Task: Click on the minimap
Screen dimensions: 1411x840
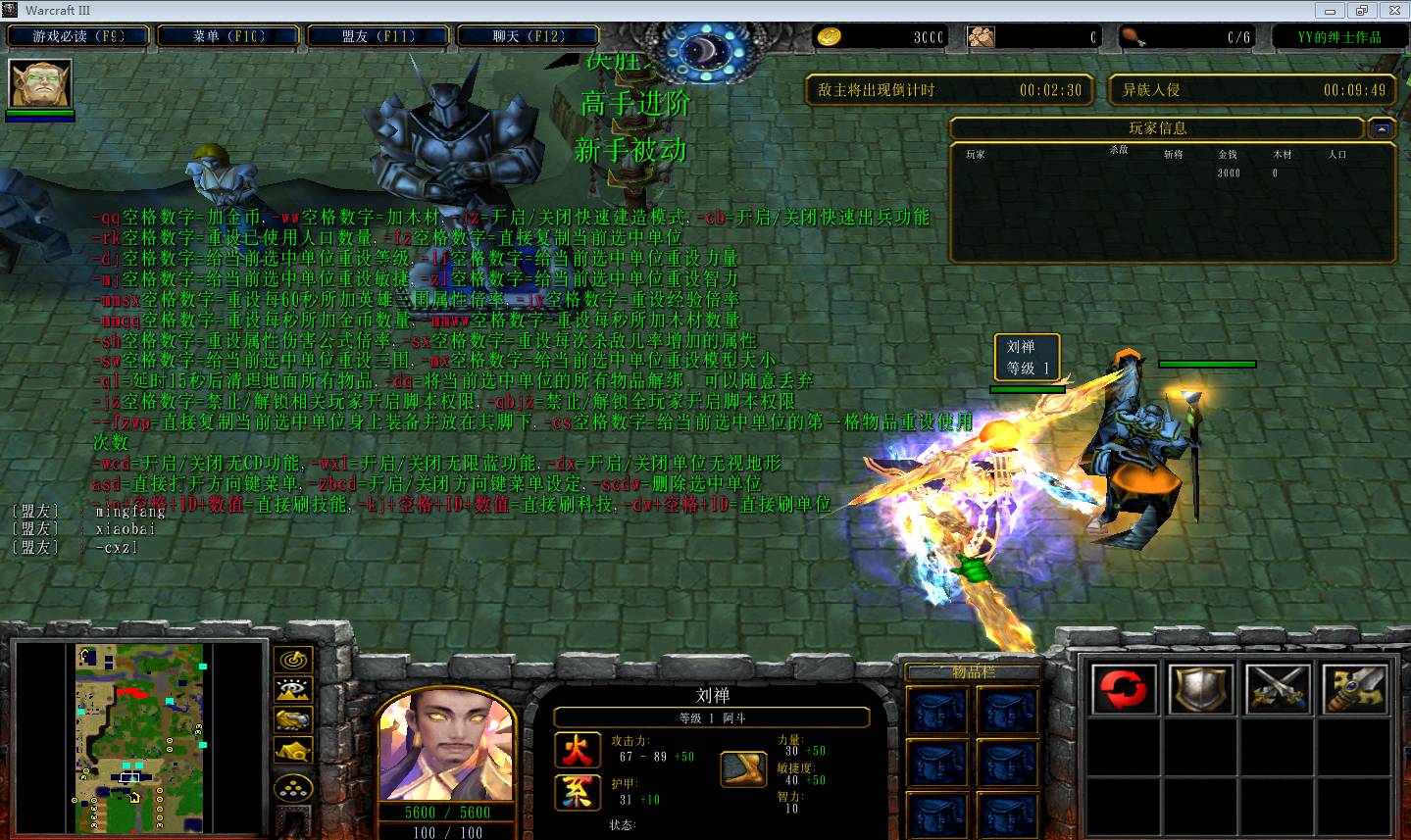Action: 139,738
